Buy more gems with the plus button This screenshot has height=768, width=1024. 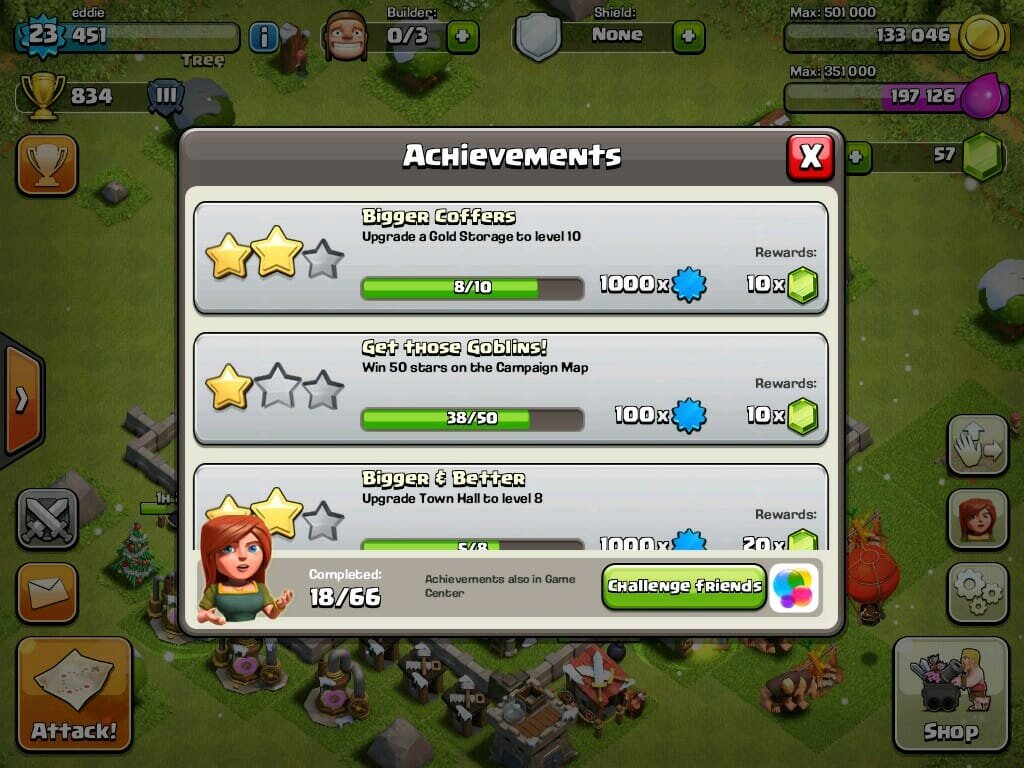tap(858, 157)
